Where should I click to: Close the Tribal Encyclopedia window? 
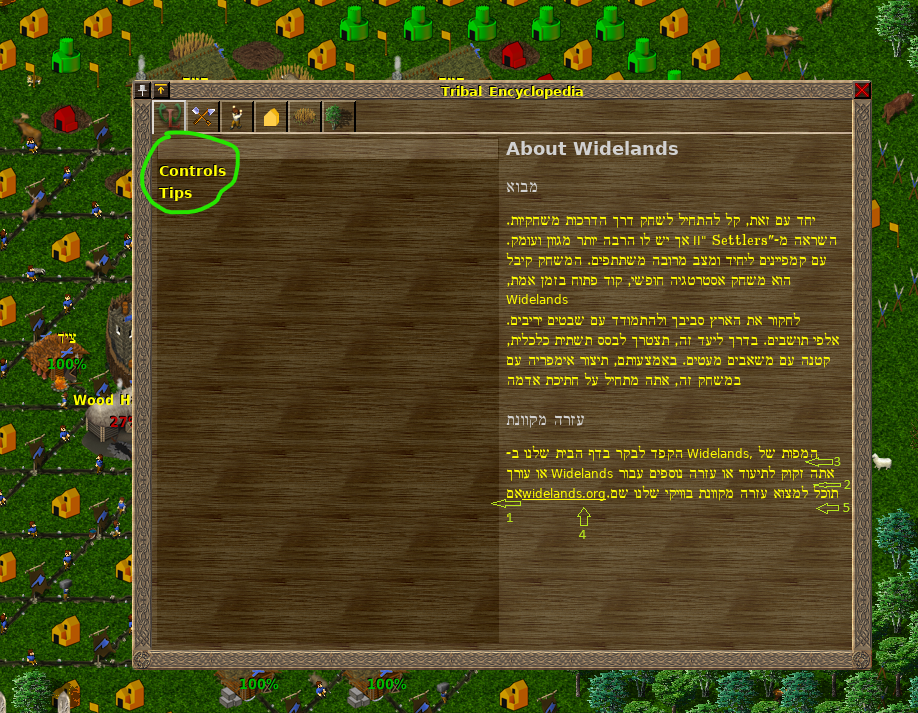(x=862, y=90)
